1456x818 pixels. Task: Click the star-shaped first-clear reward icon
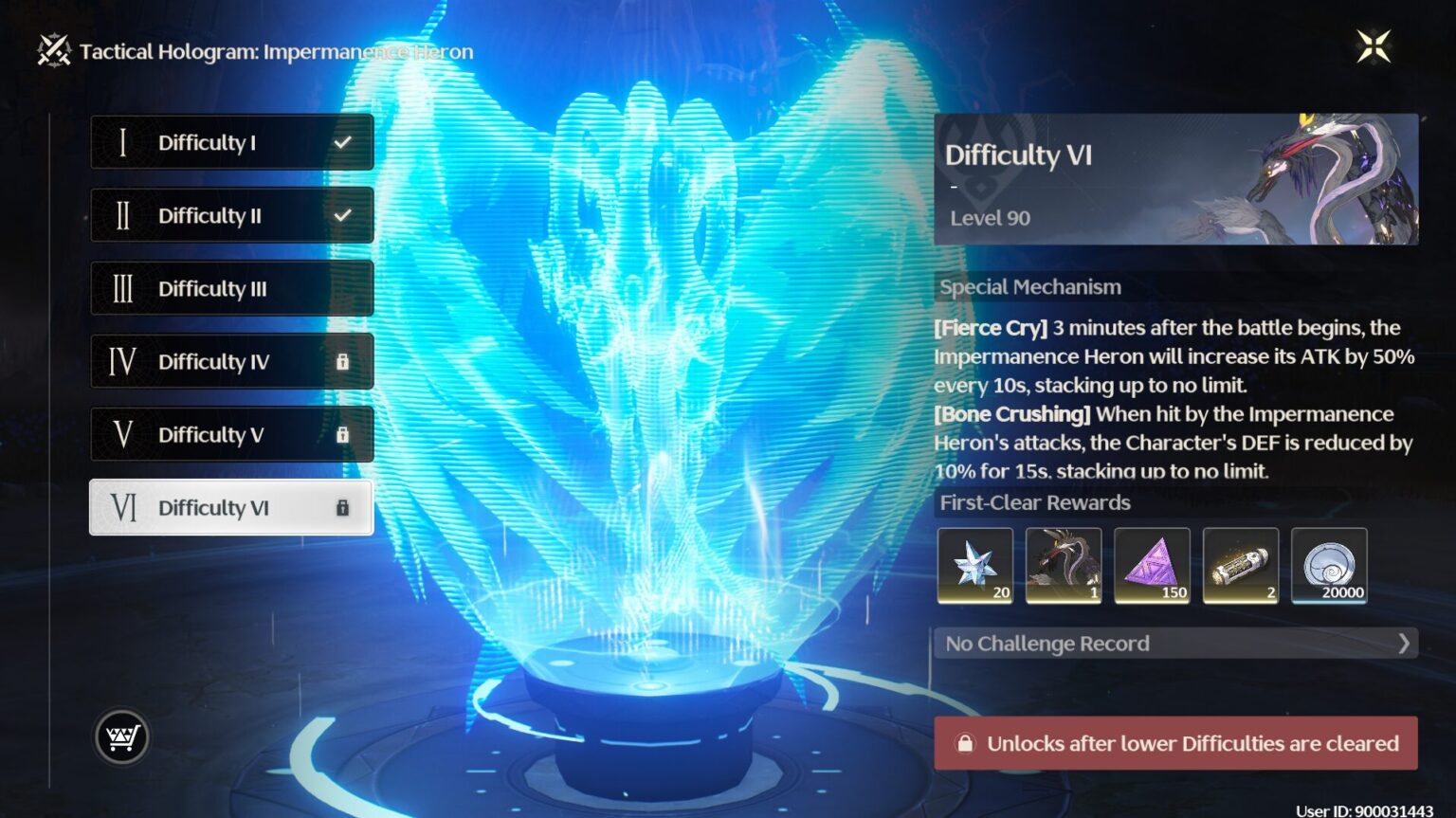tap(975, 565)
